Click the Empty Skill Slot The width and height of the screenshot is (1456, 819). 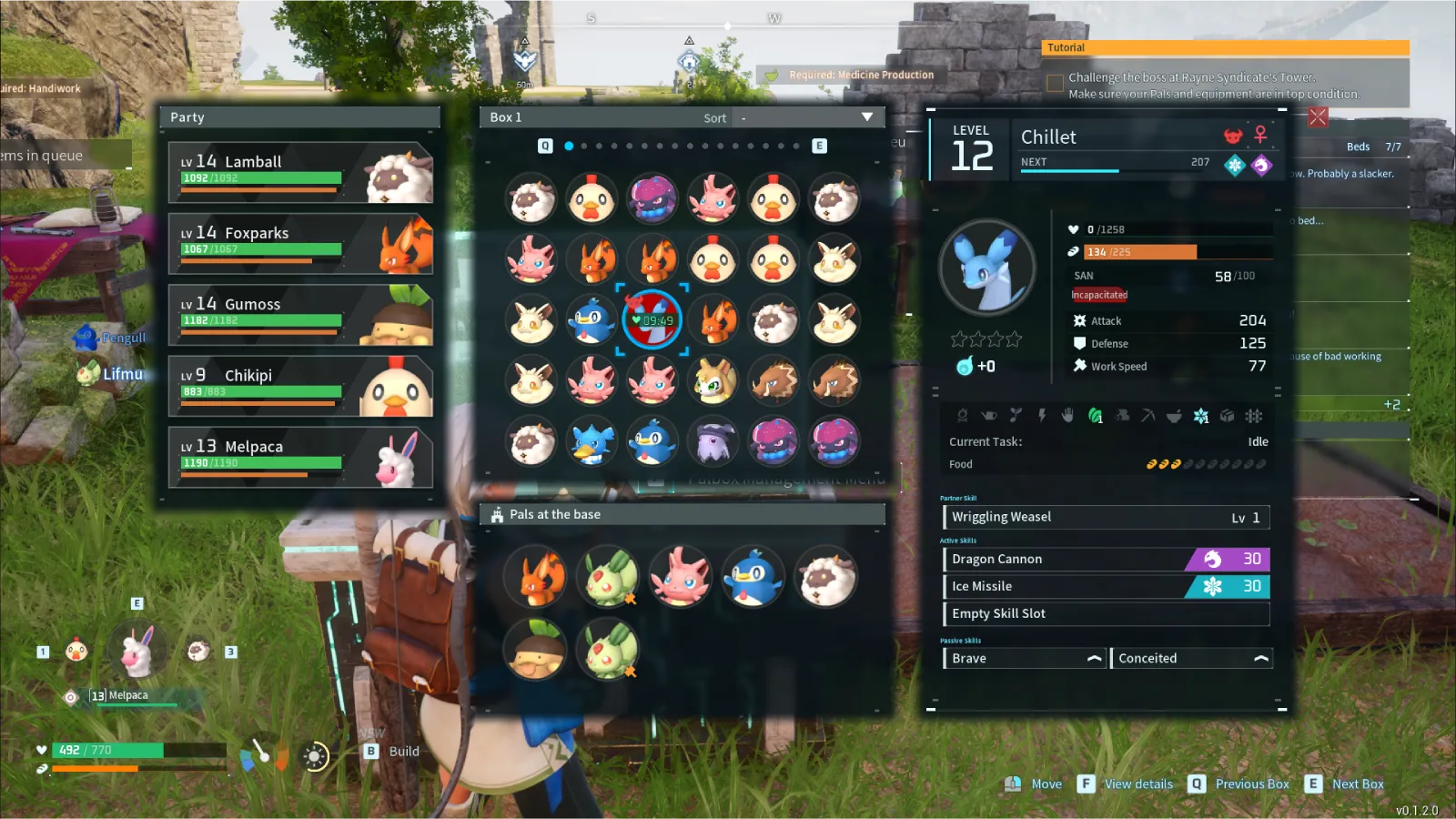click(1106, 613)
